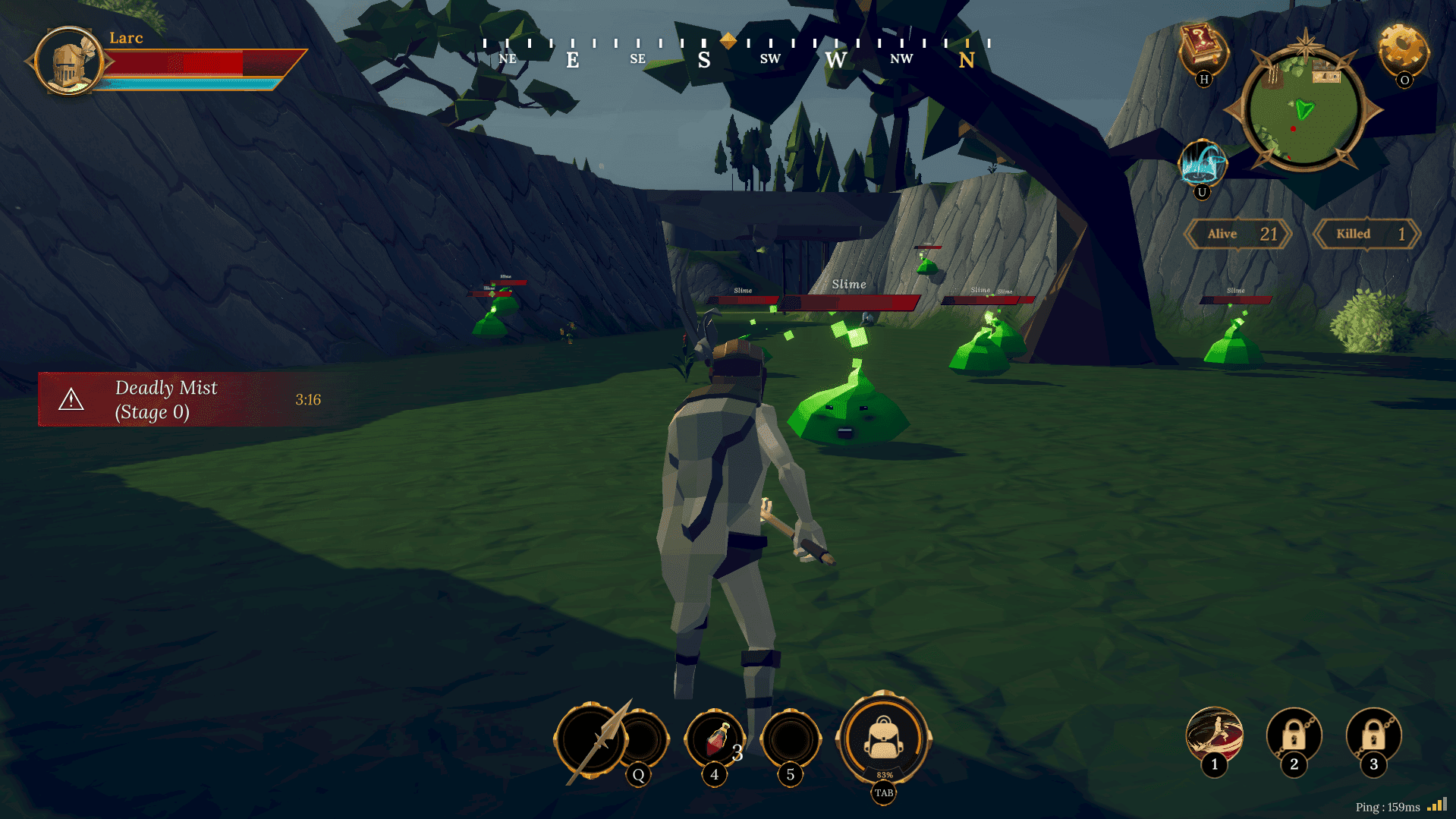Open the help book icon
This screenshot has width=1456, height=819.
pos(1203,47)
